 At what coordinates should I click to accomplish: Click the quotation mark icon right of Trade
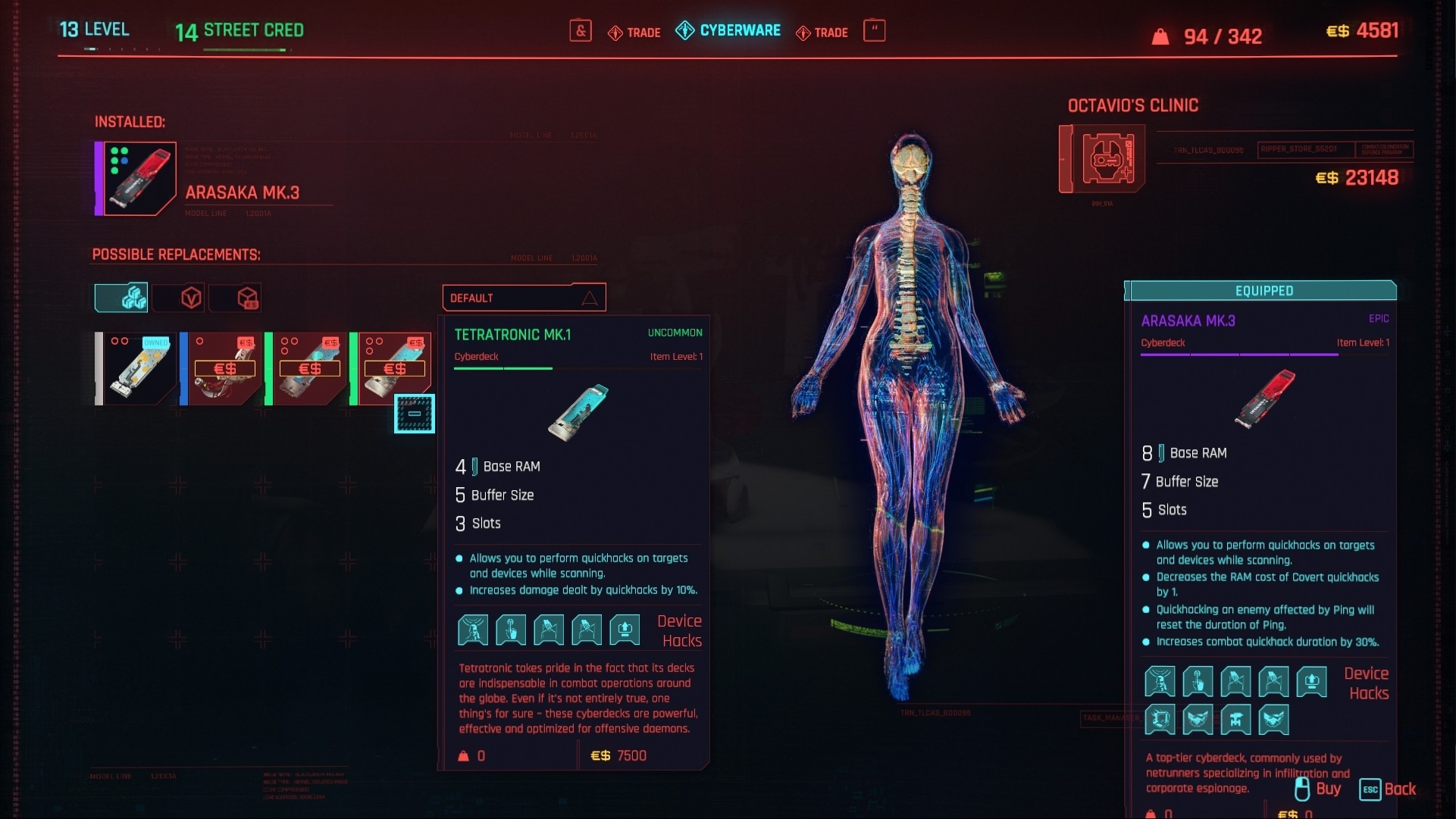pyautogui.click(x=875, y=31)
